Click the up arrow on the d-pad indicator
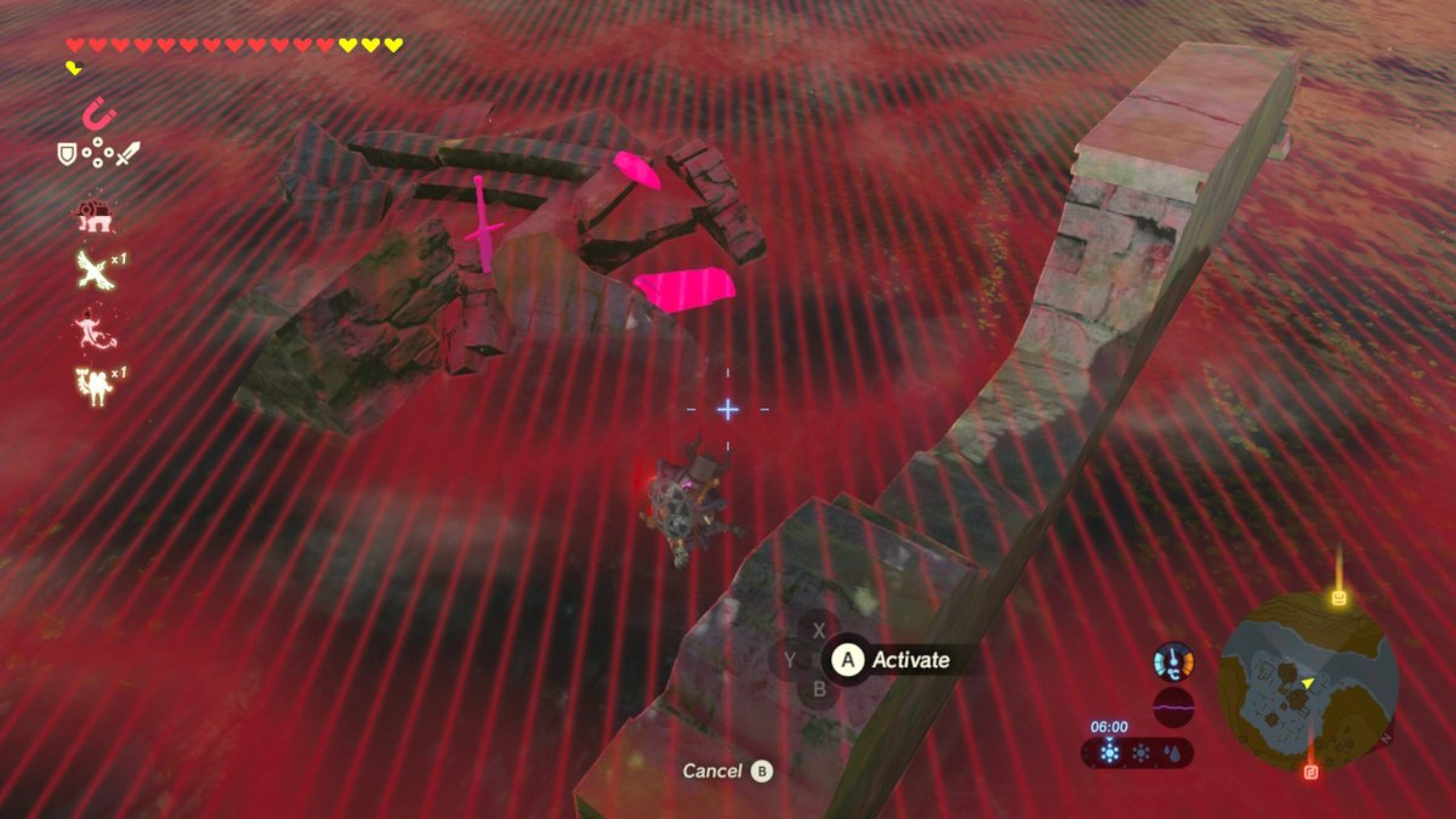Image resolution: width=1456 pixels, height=819 pixels. tap(98, 143)
